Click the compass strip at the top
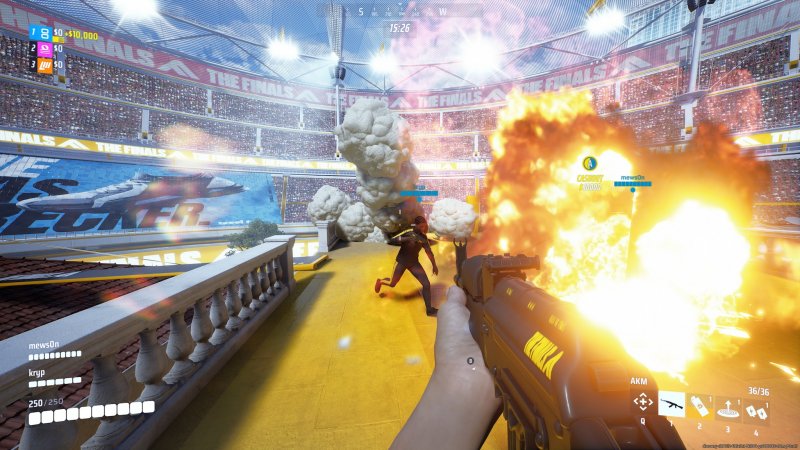 [x=400, y=11]
